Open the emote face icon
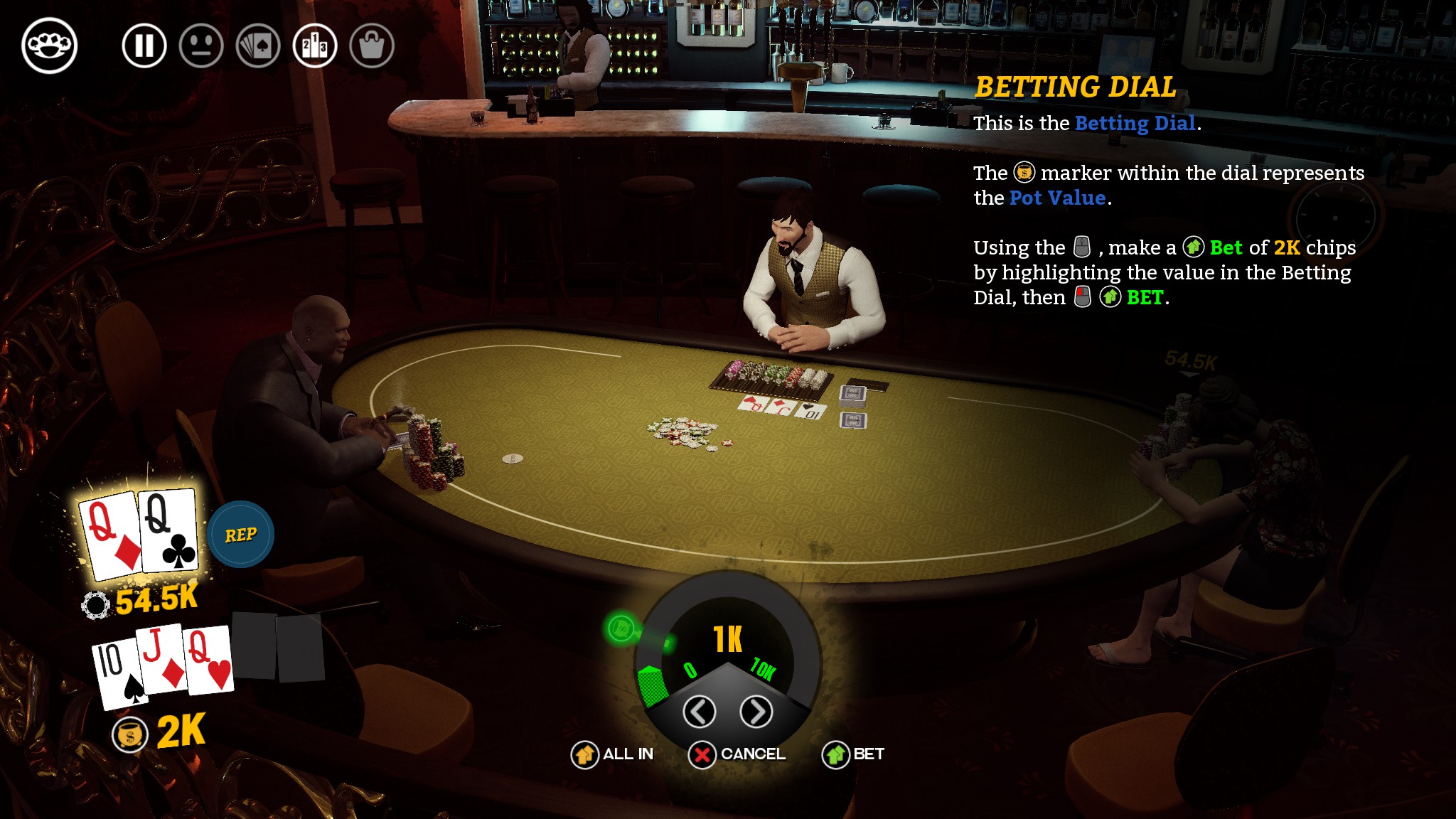Screen dimensions: 1456x819 [x=201, y=46]
